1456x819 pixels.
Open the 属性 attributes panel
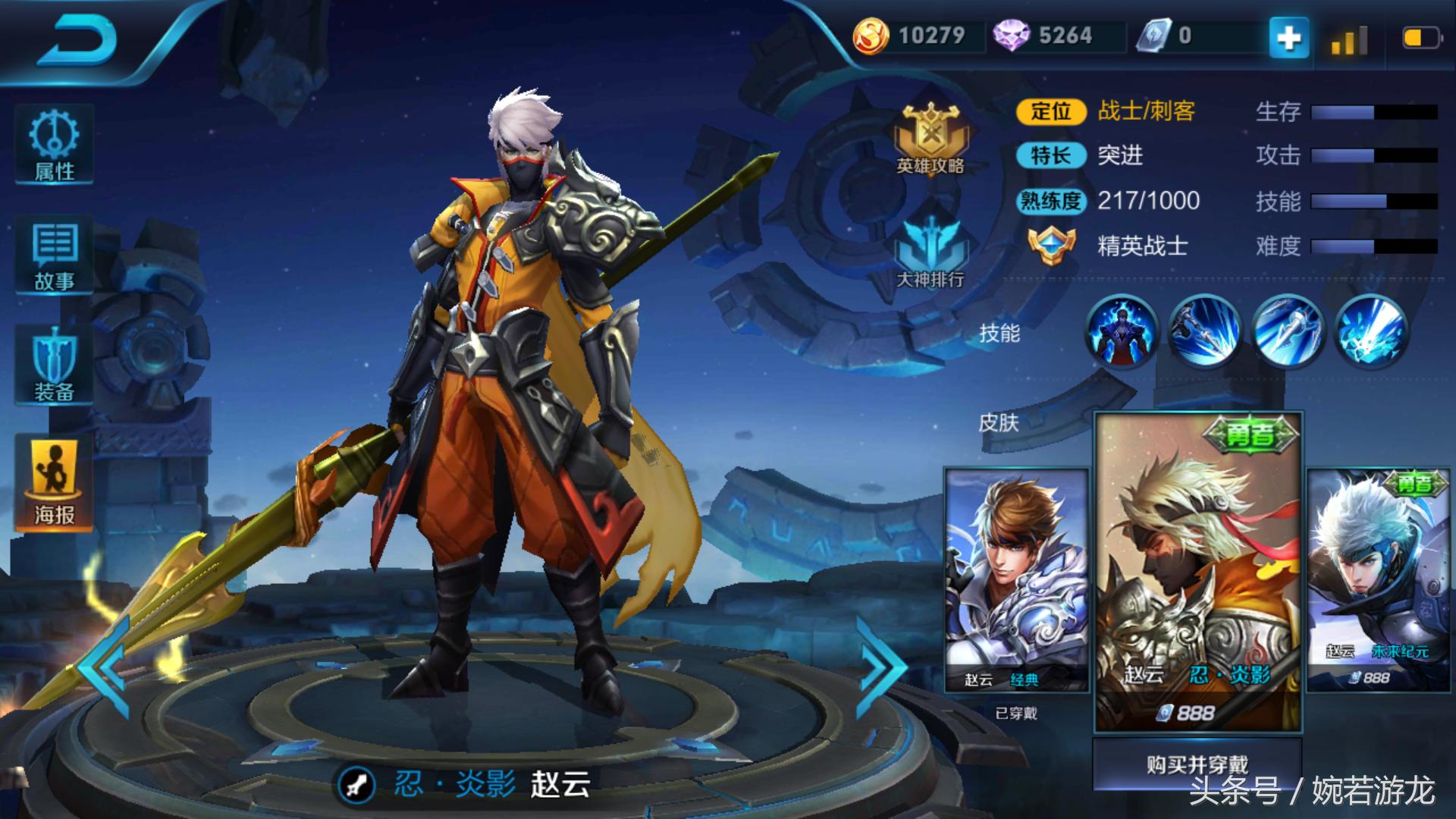coord(54,146)
